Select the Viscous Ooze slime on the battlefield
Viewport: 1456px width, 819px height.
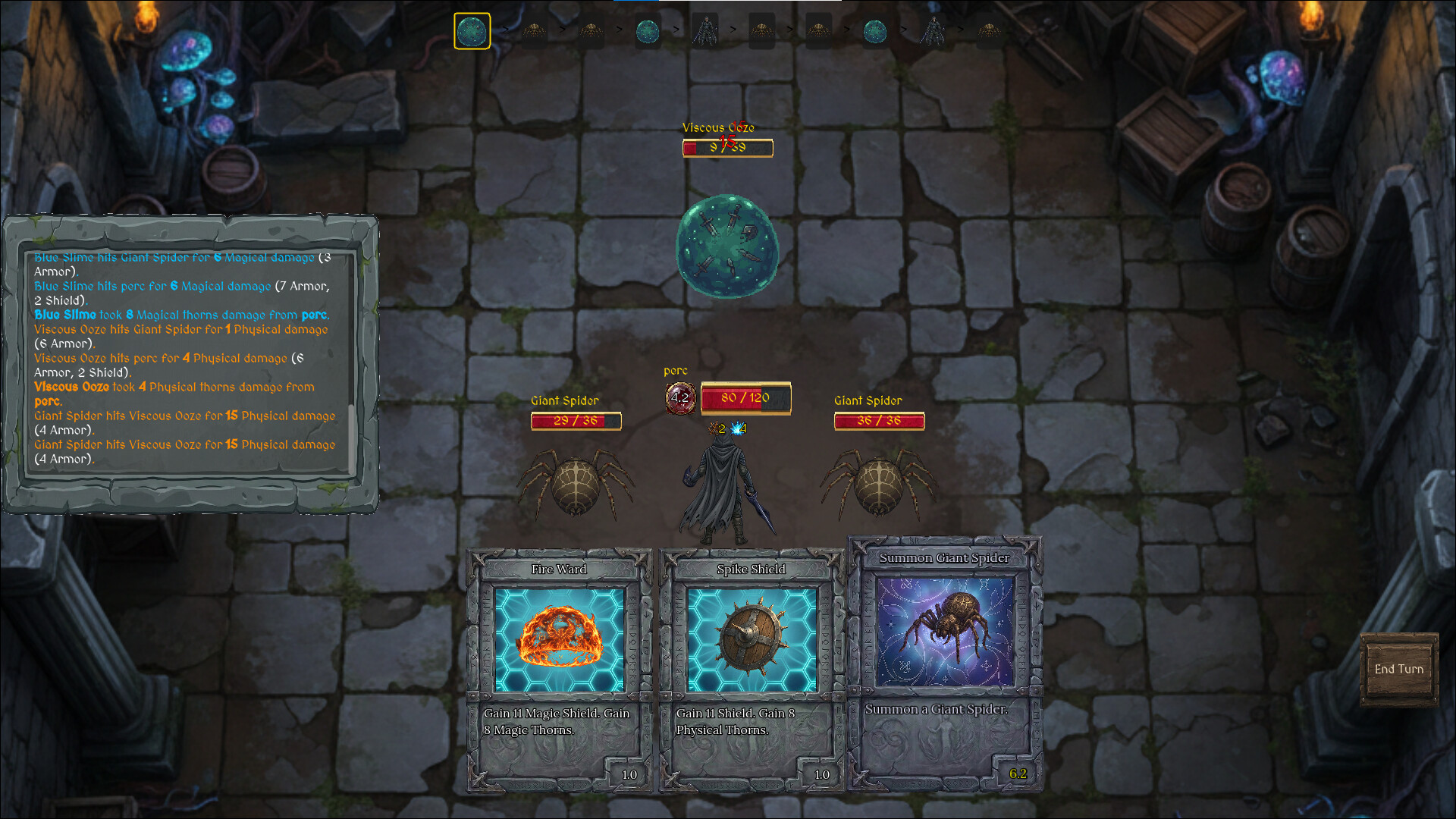pyautogui.click(x=726, y=246)
